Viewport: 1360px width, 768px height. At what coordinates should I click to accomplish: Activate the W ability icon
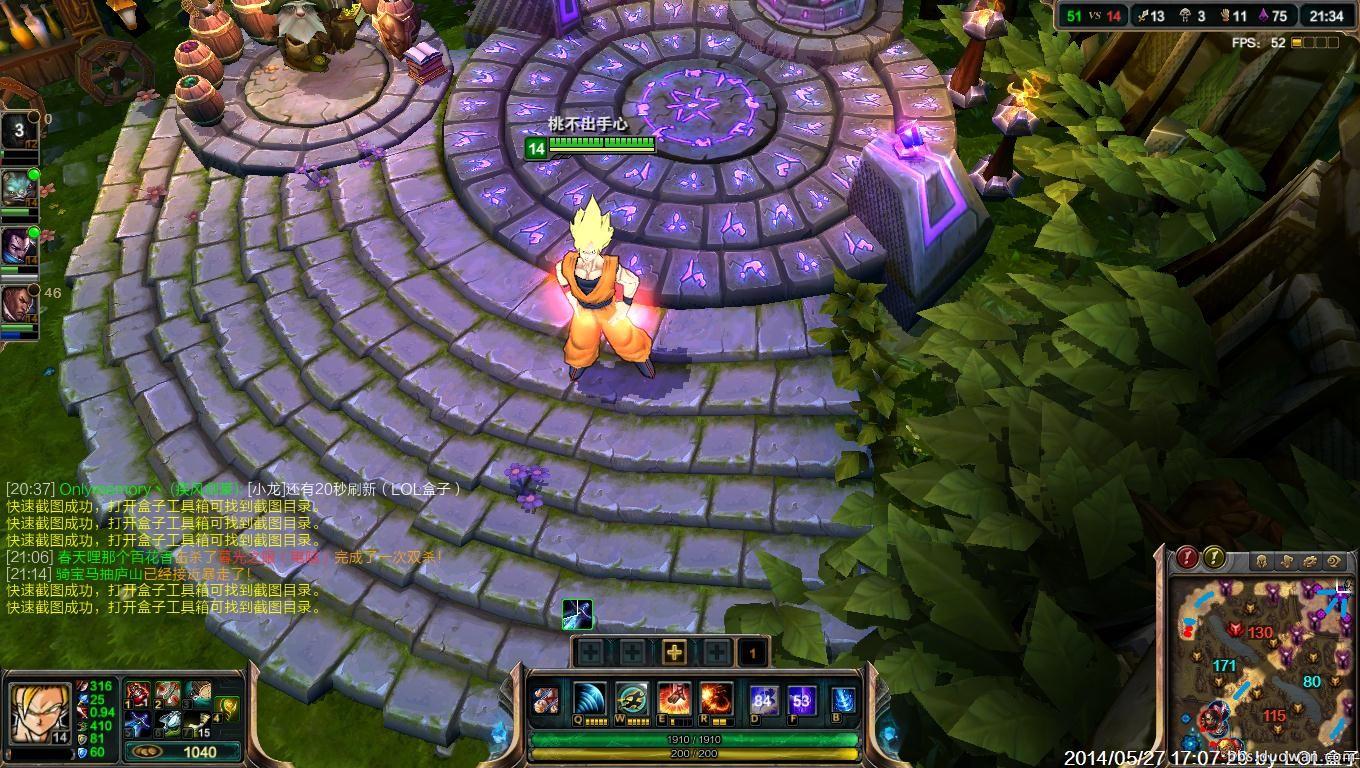point(632,697)
